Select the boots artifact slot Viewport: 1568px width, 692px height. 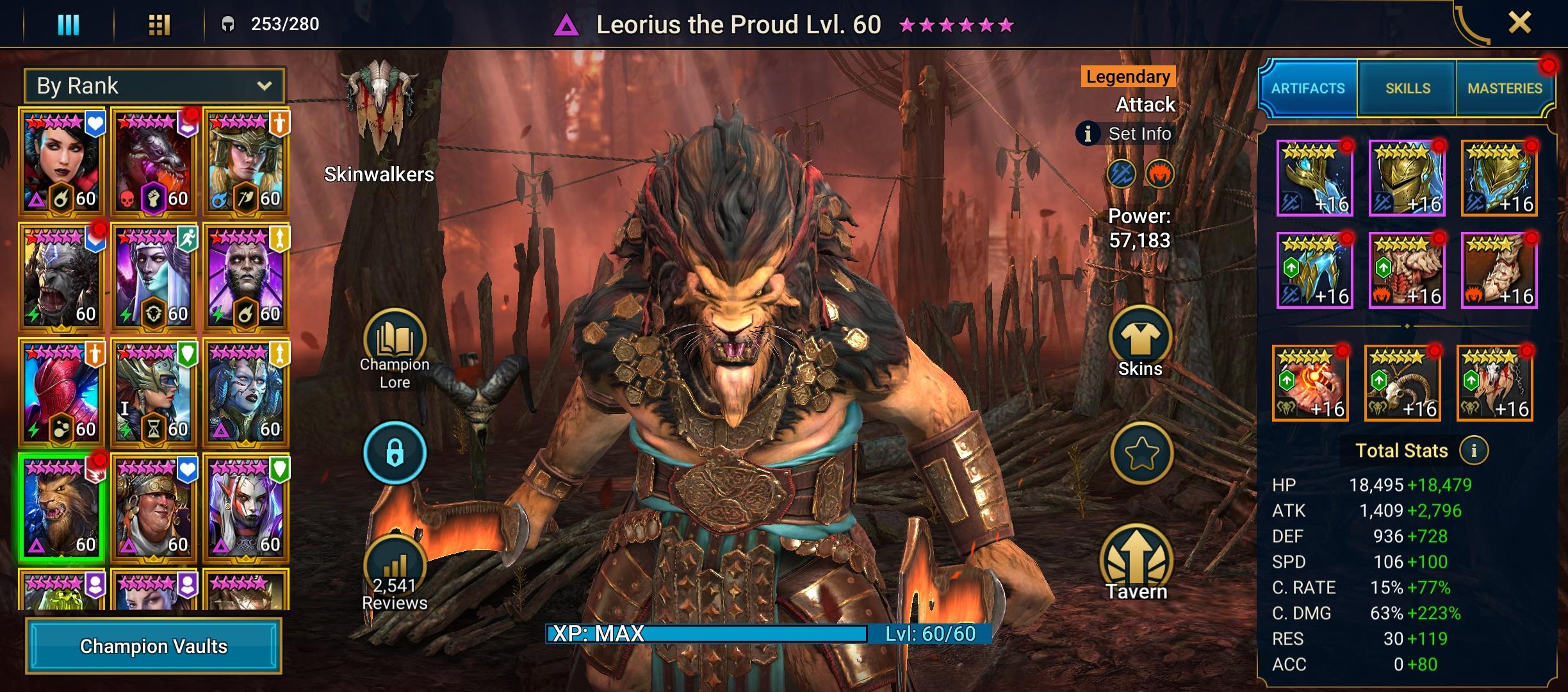(1499, 270)
